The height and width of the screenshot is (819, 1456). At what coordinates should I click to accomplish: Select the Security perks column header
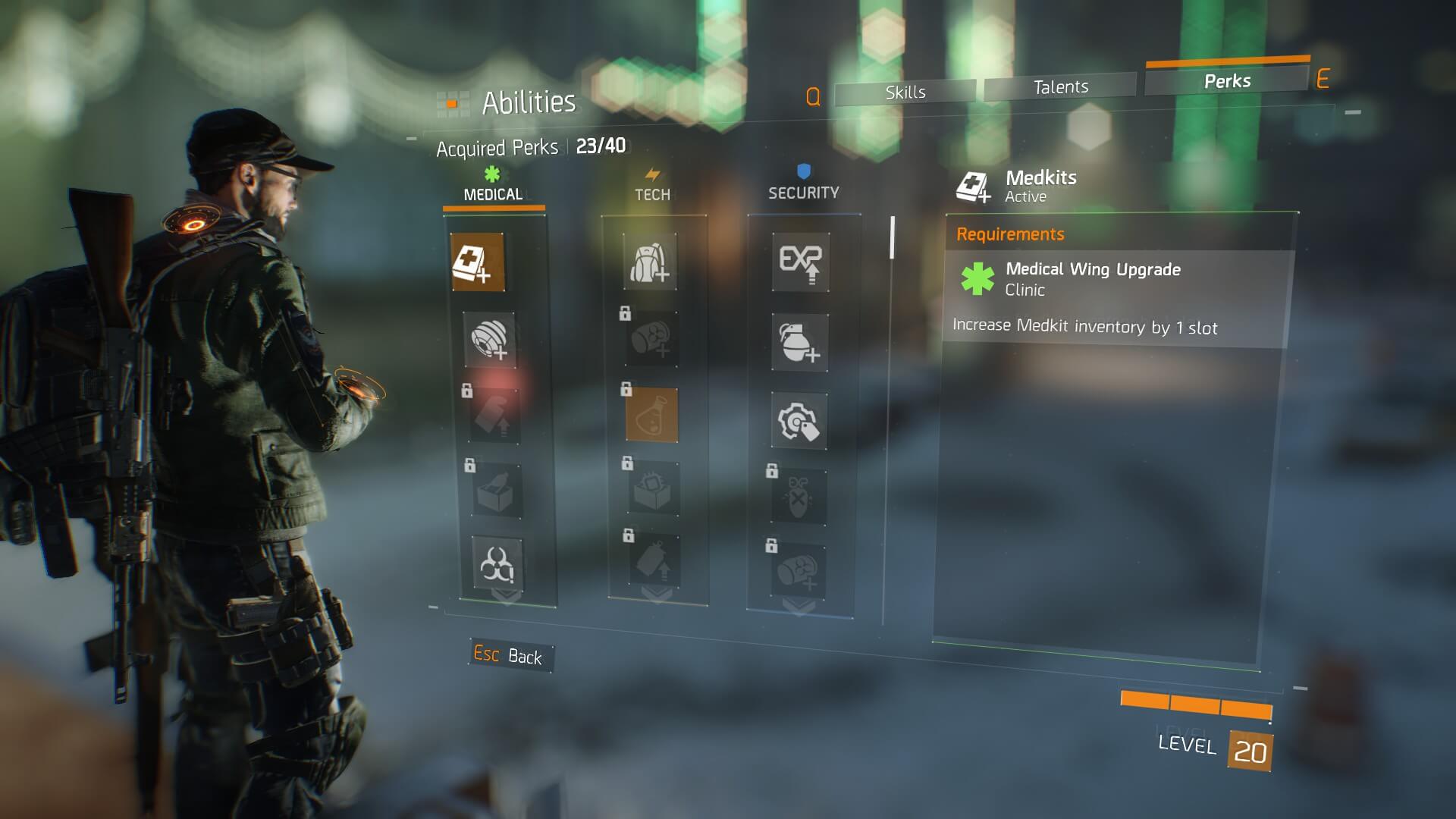click(x=803, y=192)
